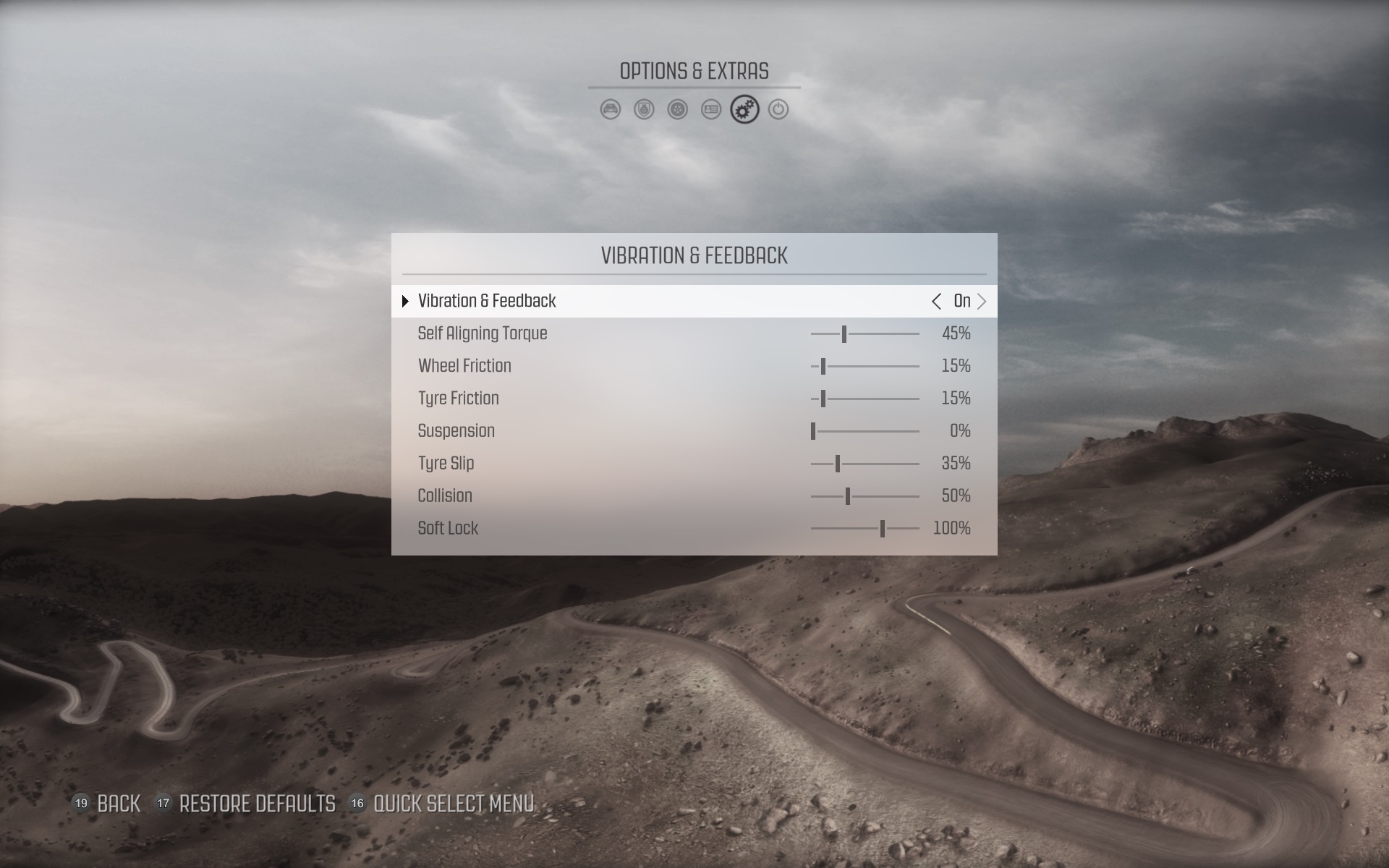Image resolution: width=1389 pixels, height=868 pixels.
Task: Adjust the Tyre Friction slider
Action: [823, 399]
